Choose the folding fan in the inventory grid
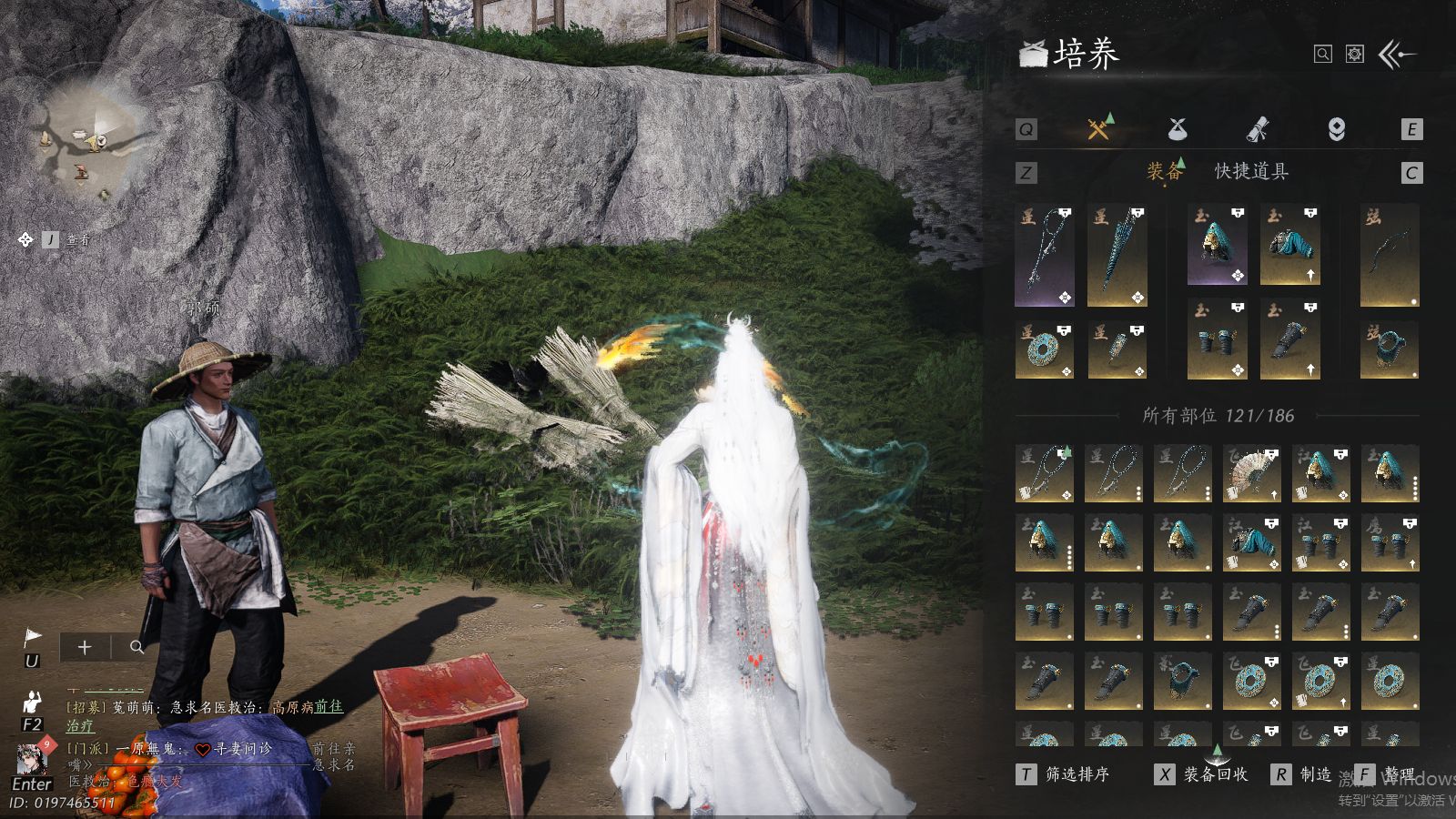Viewport: 1456px width, 819px height. [x=1251, y=474]
